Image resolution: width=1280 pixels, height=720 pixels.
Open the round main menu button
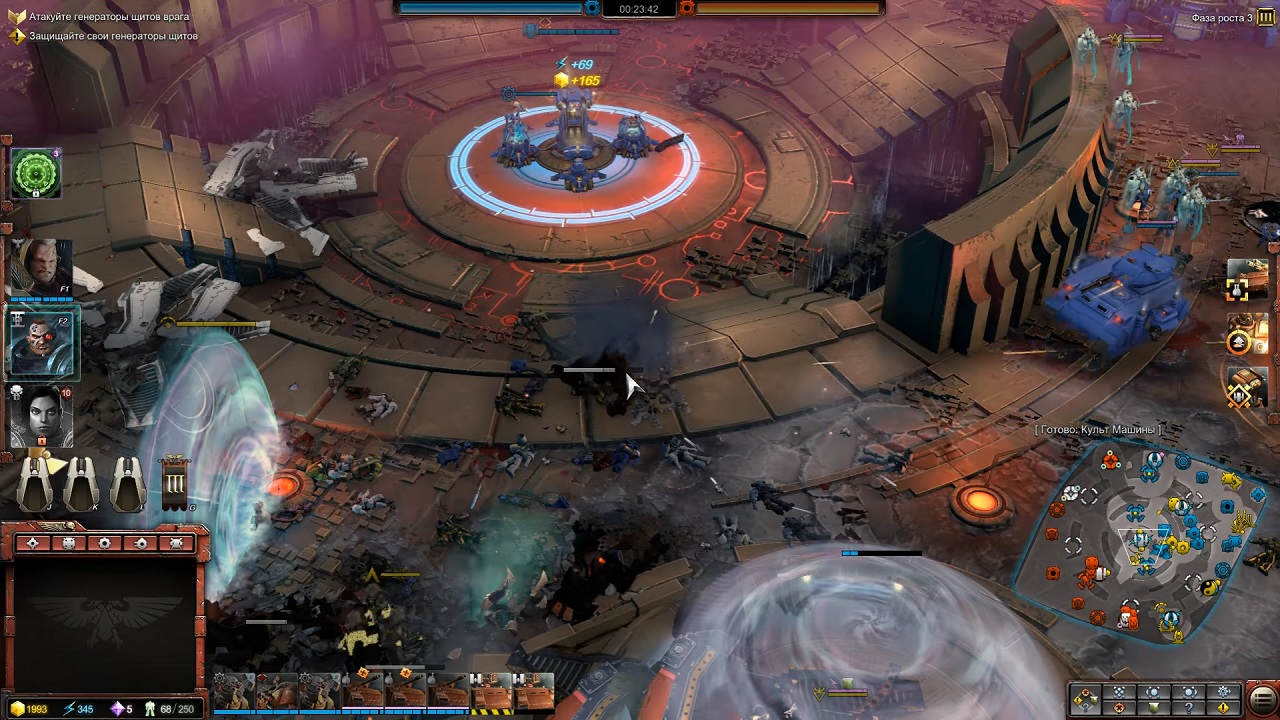pos(1262,698)
